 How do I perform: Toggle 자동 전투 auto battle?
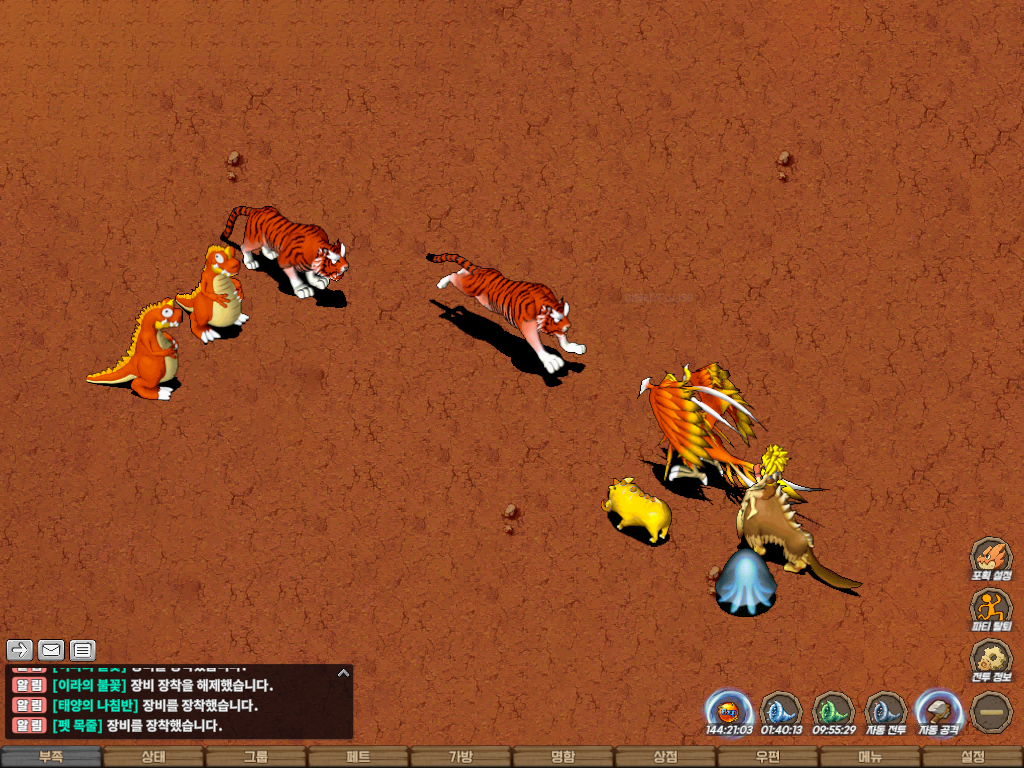(885, 711)
